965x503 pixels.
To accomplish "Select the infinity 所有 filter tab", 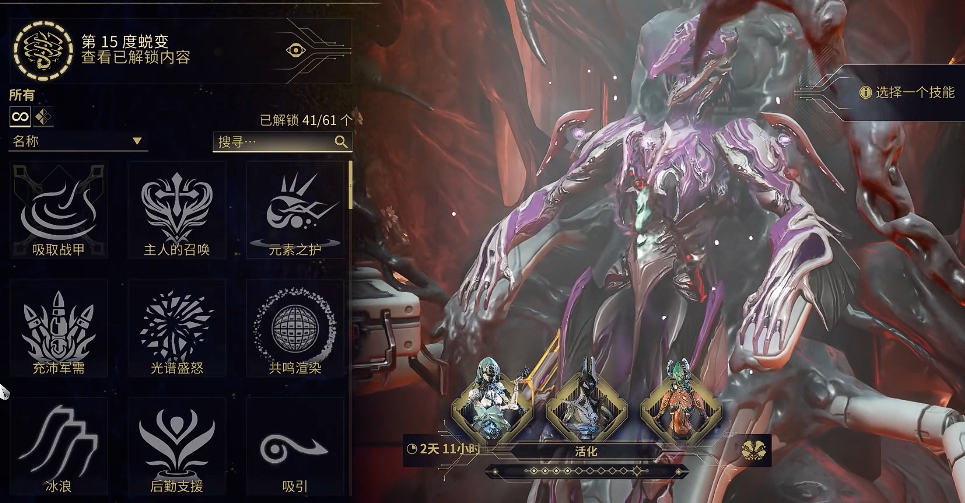I will point(19,117).
